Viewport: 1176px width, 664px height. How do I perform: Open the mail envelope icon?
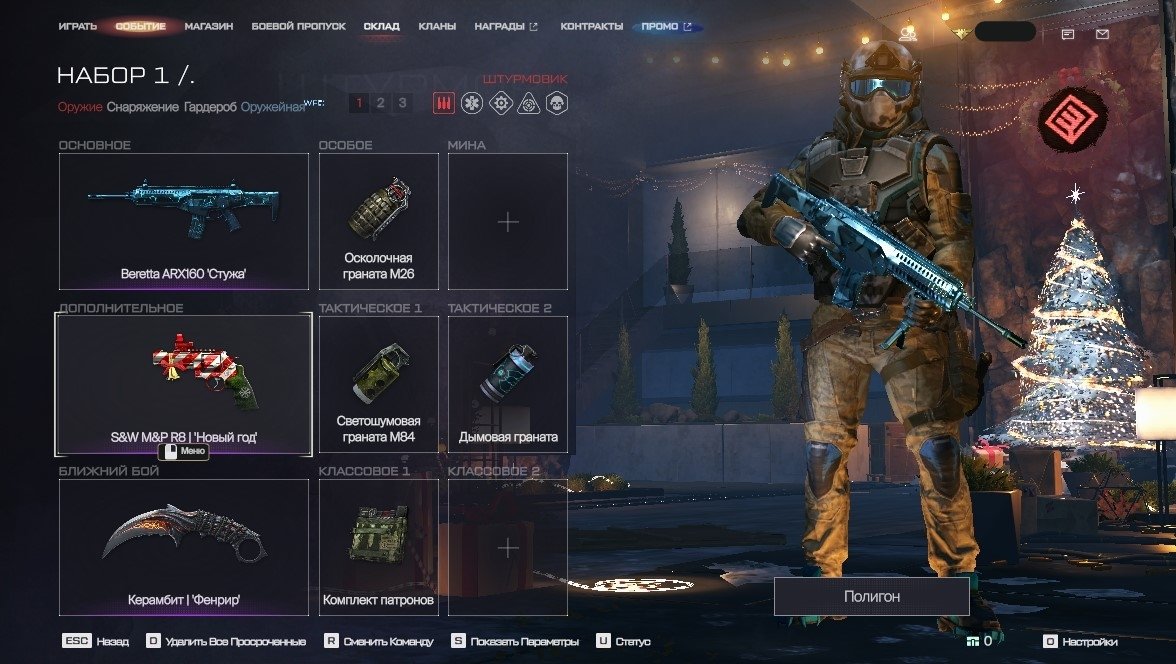click(x=1102, y=34)
